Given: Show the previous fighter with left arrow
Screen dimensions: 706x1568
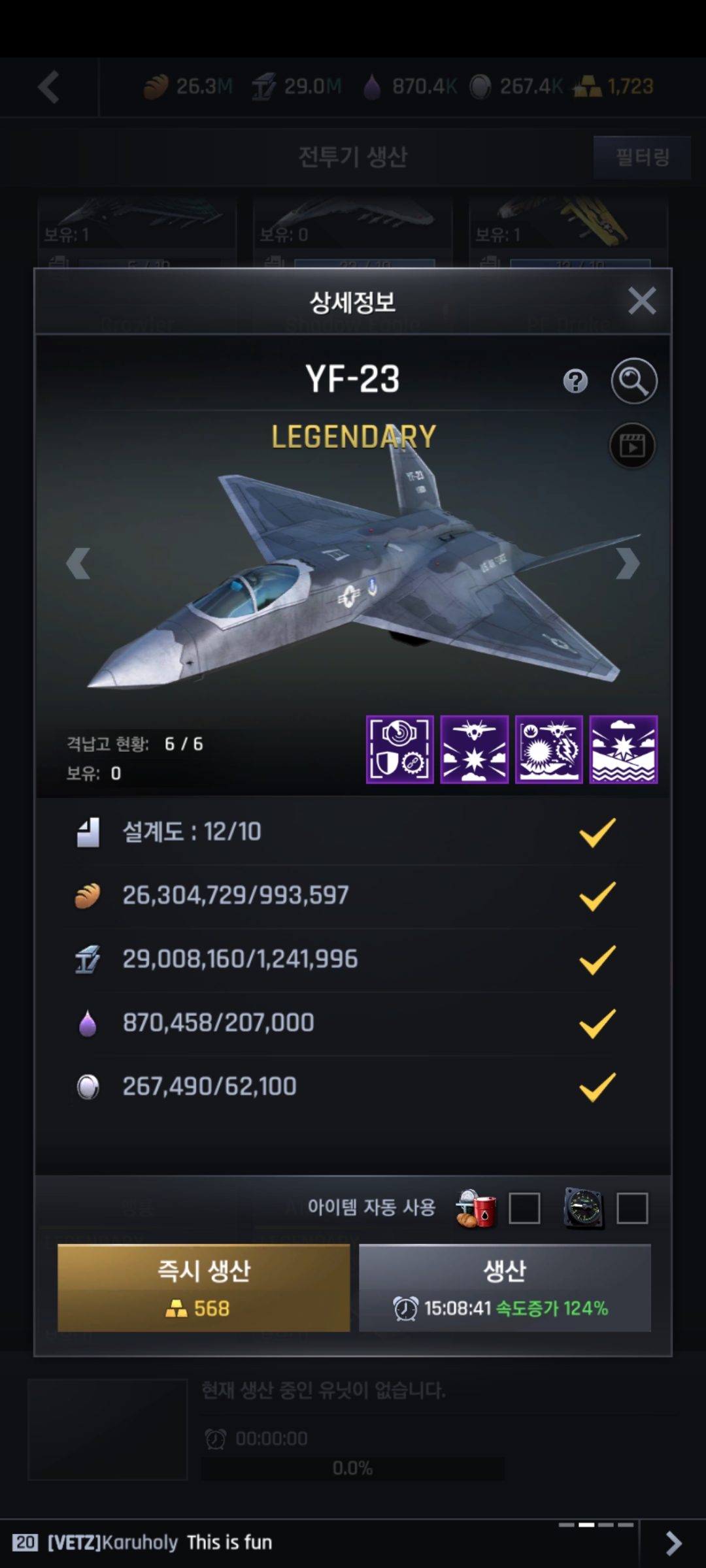Looking at the screenshot, I should [x=78, y=563].
